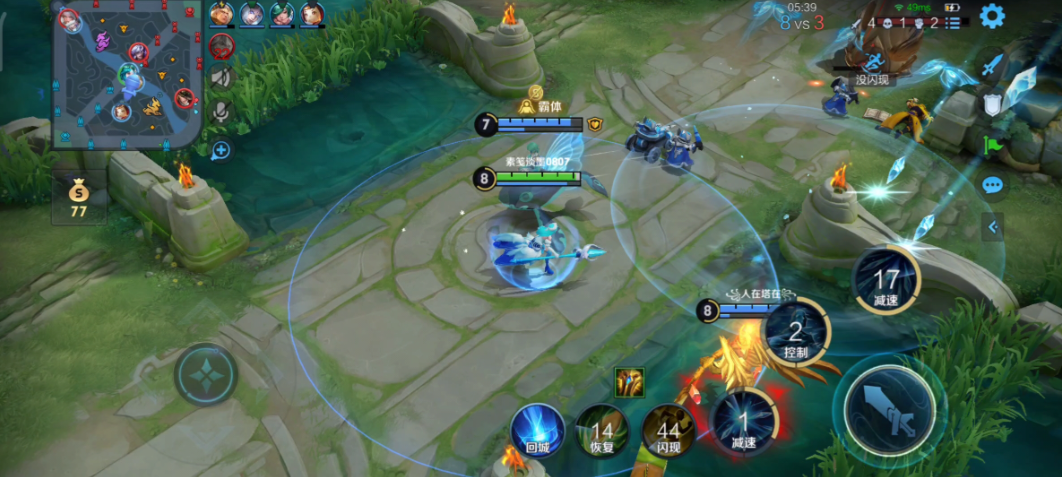1062x477 pixels.
Task: Collapse the right-side panel with the arrow
Action: pos(993,227)
